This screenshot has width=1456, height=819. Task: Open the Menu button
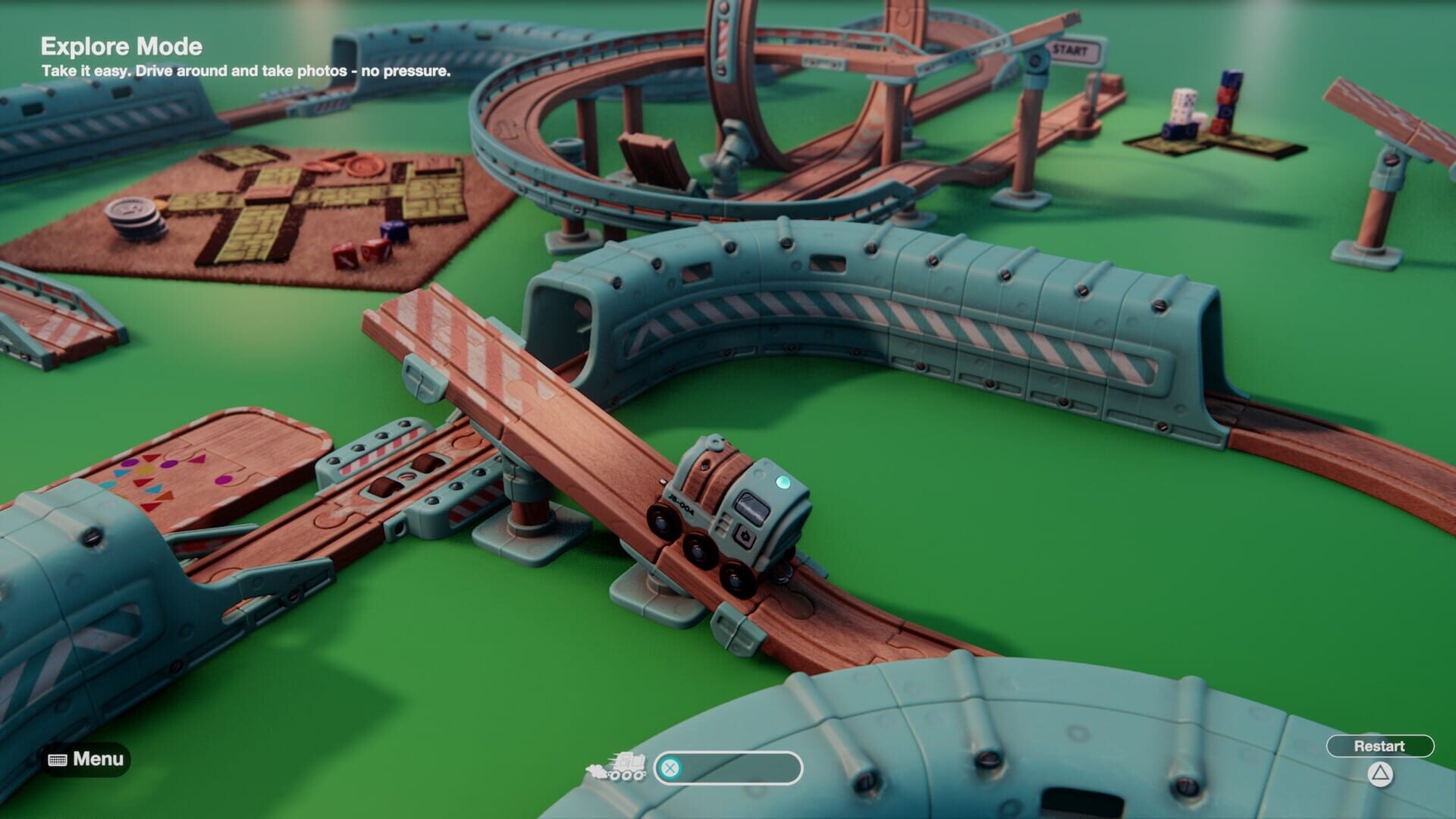click(x=86, y=759)
